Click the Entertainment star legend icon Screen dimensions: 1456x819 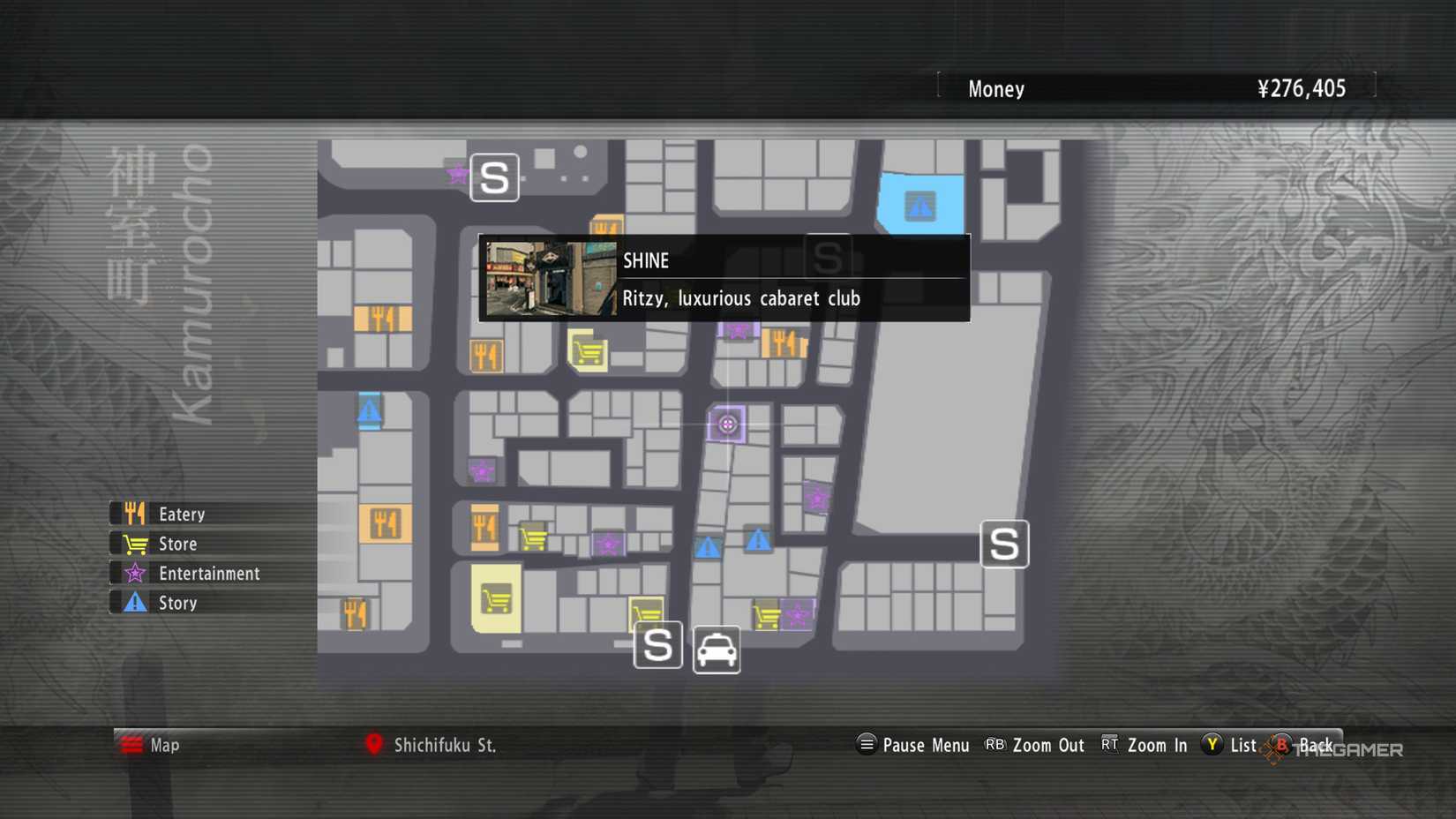click(134, 573)
